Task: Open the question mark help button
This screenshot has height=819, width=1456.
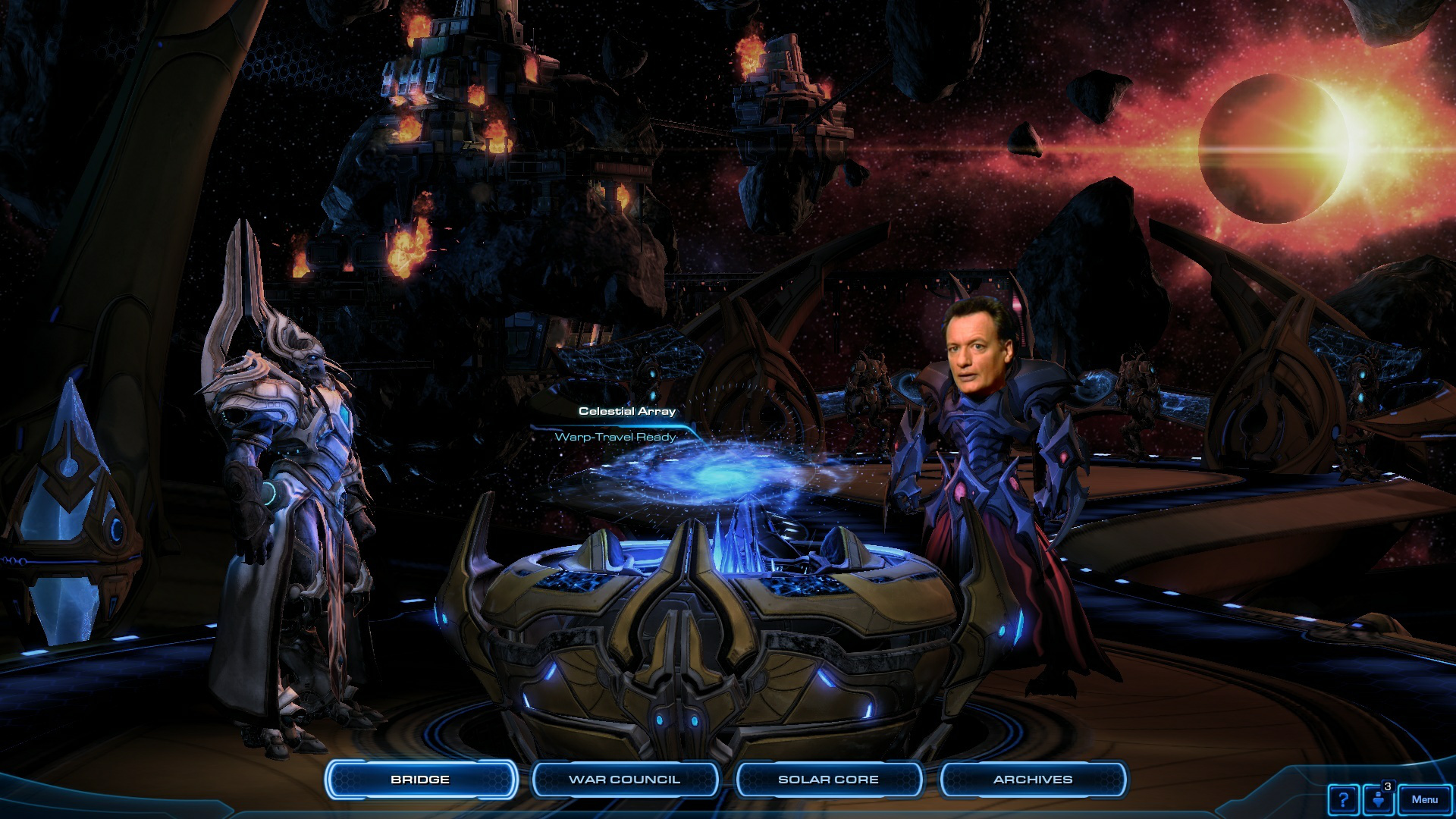Action: coord(1343,799)
